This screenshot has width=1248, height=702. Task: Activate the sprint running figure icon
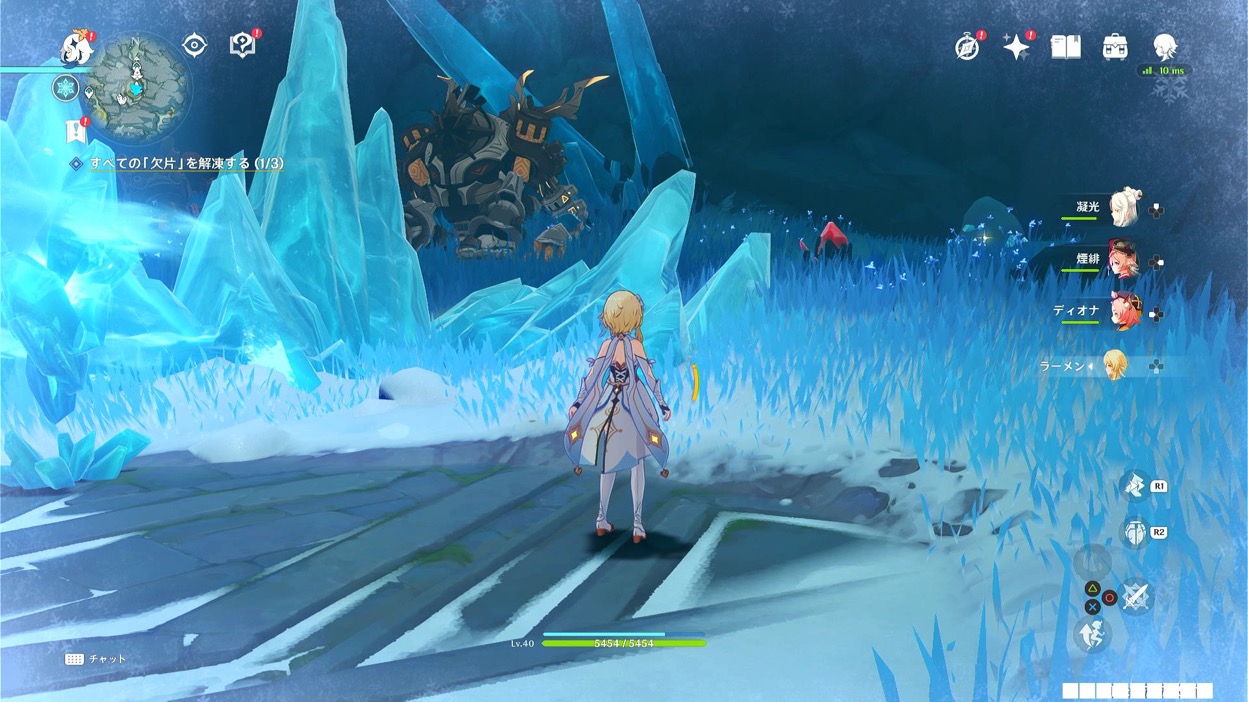(x=1091, y=634)
